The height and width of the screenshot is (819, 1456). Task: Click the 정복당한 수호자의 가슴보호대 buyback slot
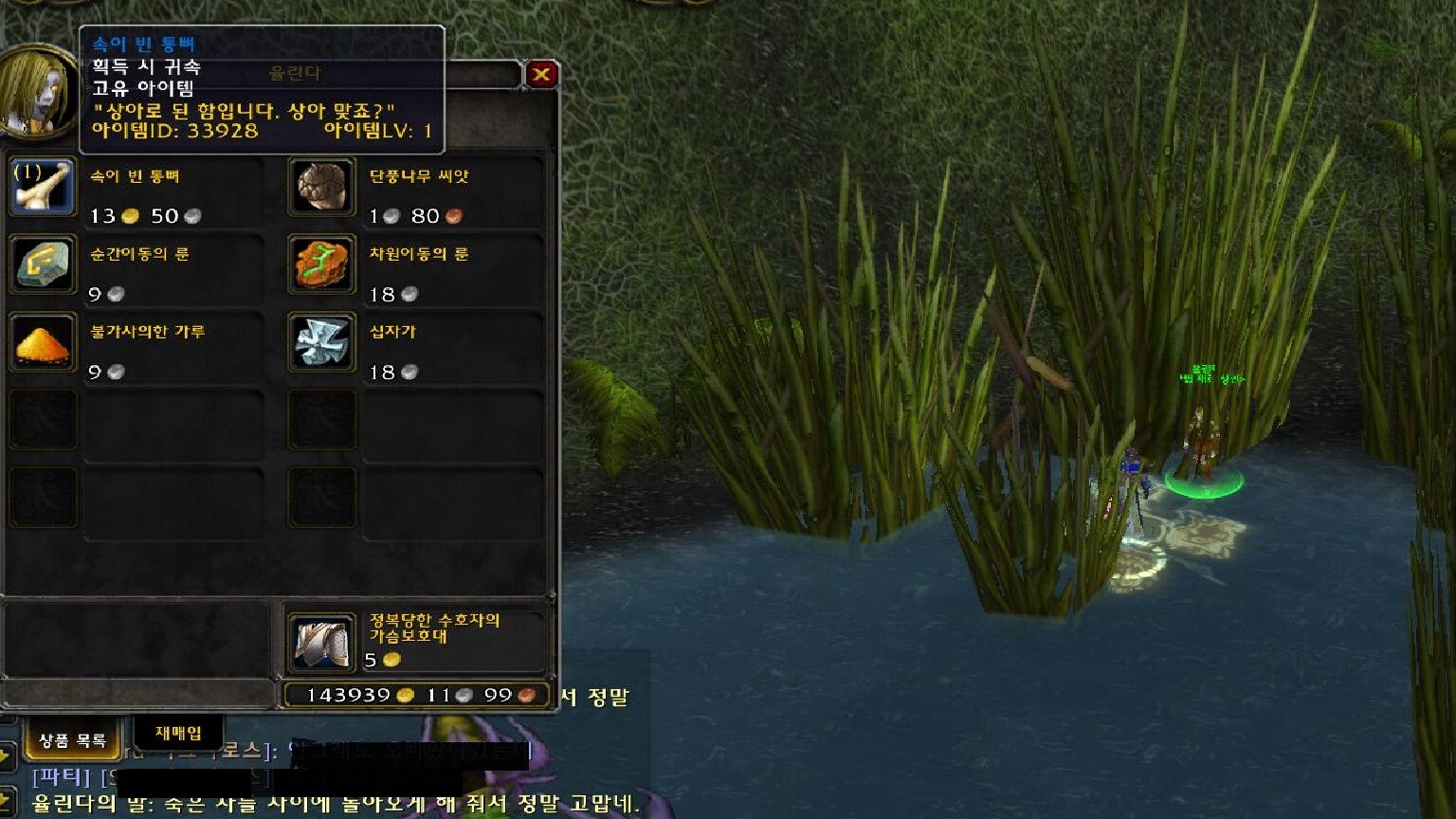point(321,642)
